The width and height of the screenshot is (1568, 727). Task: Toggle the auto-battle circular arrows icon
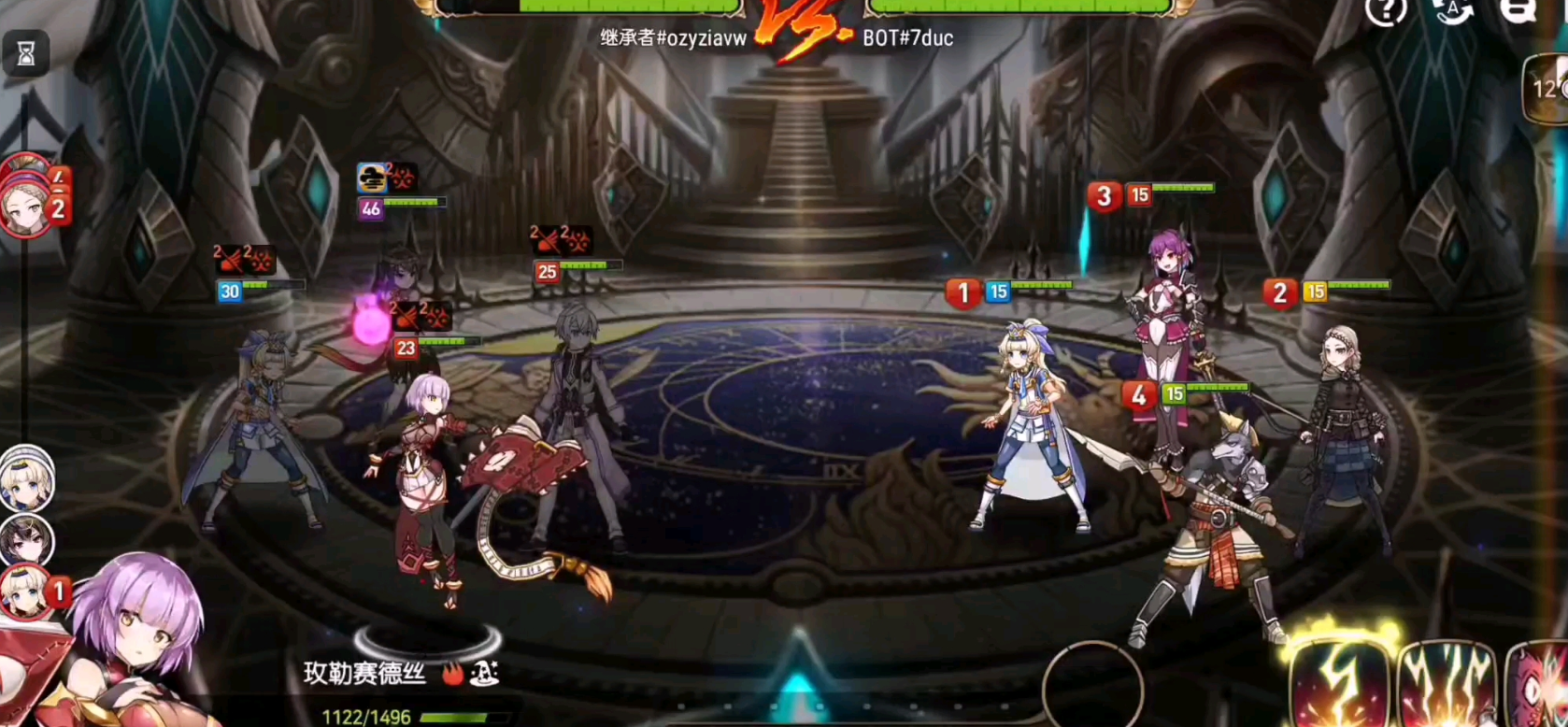click(1453, 12)
